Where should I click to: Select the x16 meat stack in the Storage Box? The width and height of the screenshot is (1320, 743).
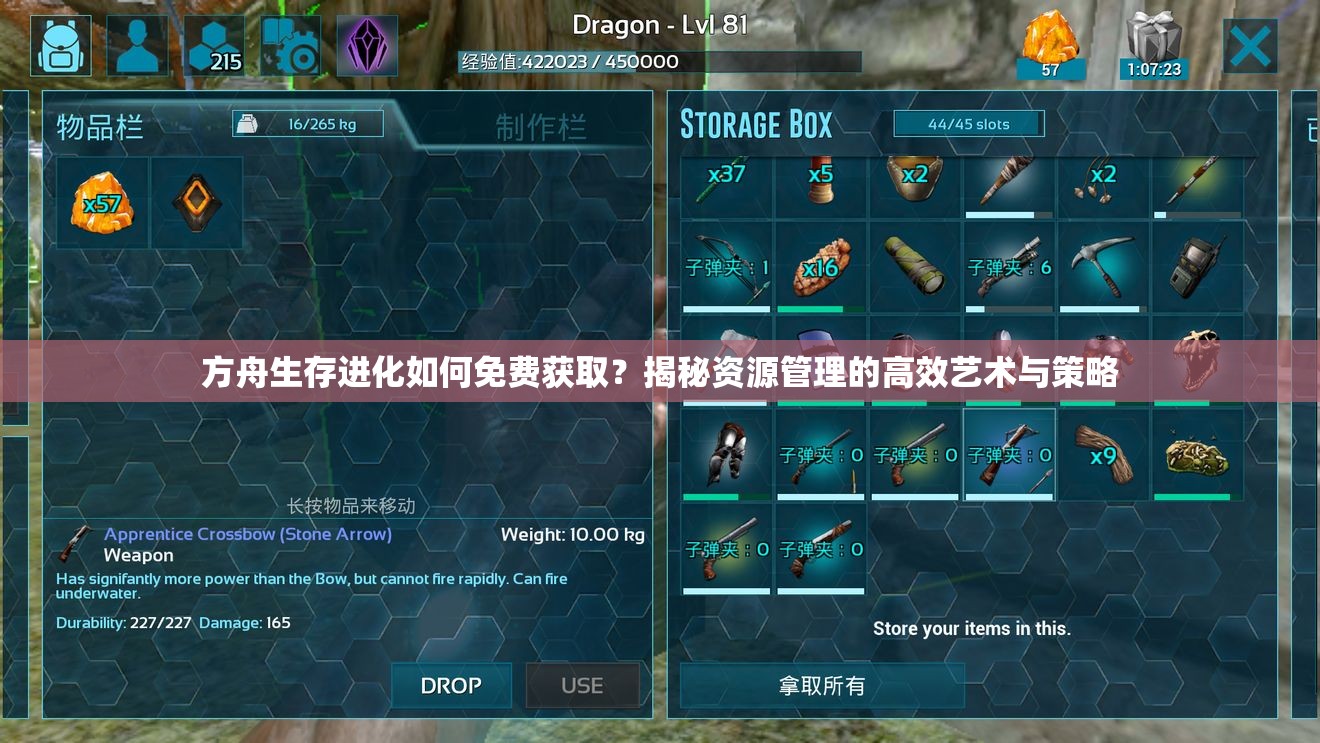(820, 265)
